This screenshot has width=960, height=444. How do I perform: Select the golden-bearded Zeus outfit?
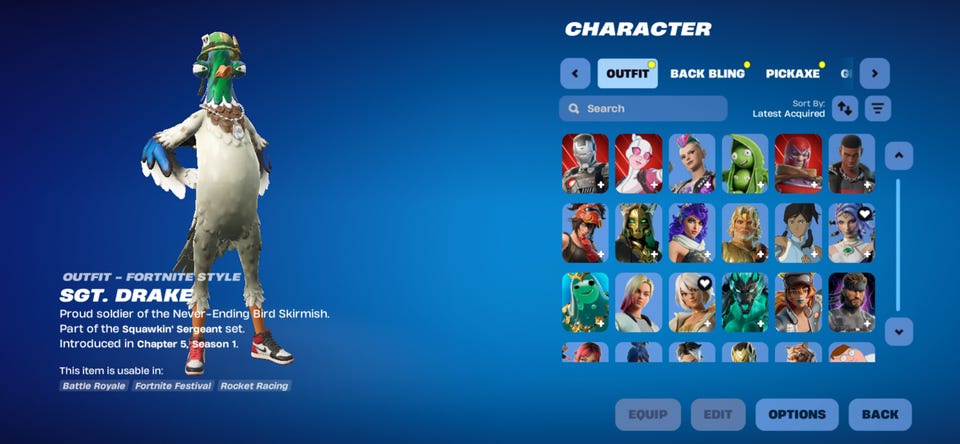coord(745,232)
